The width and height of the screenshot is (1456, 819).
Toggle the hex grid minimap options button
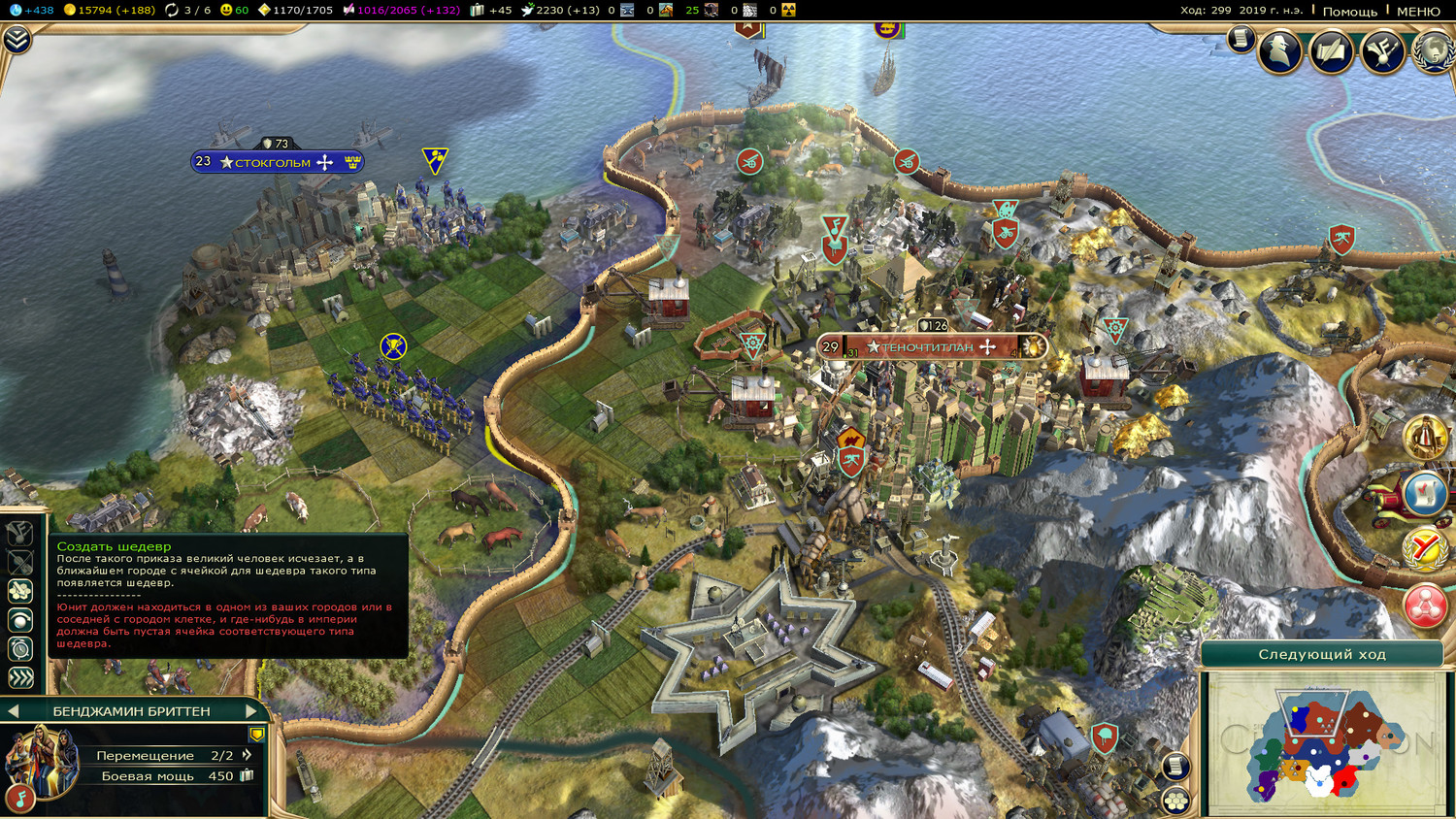[x=1176, y=801]
